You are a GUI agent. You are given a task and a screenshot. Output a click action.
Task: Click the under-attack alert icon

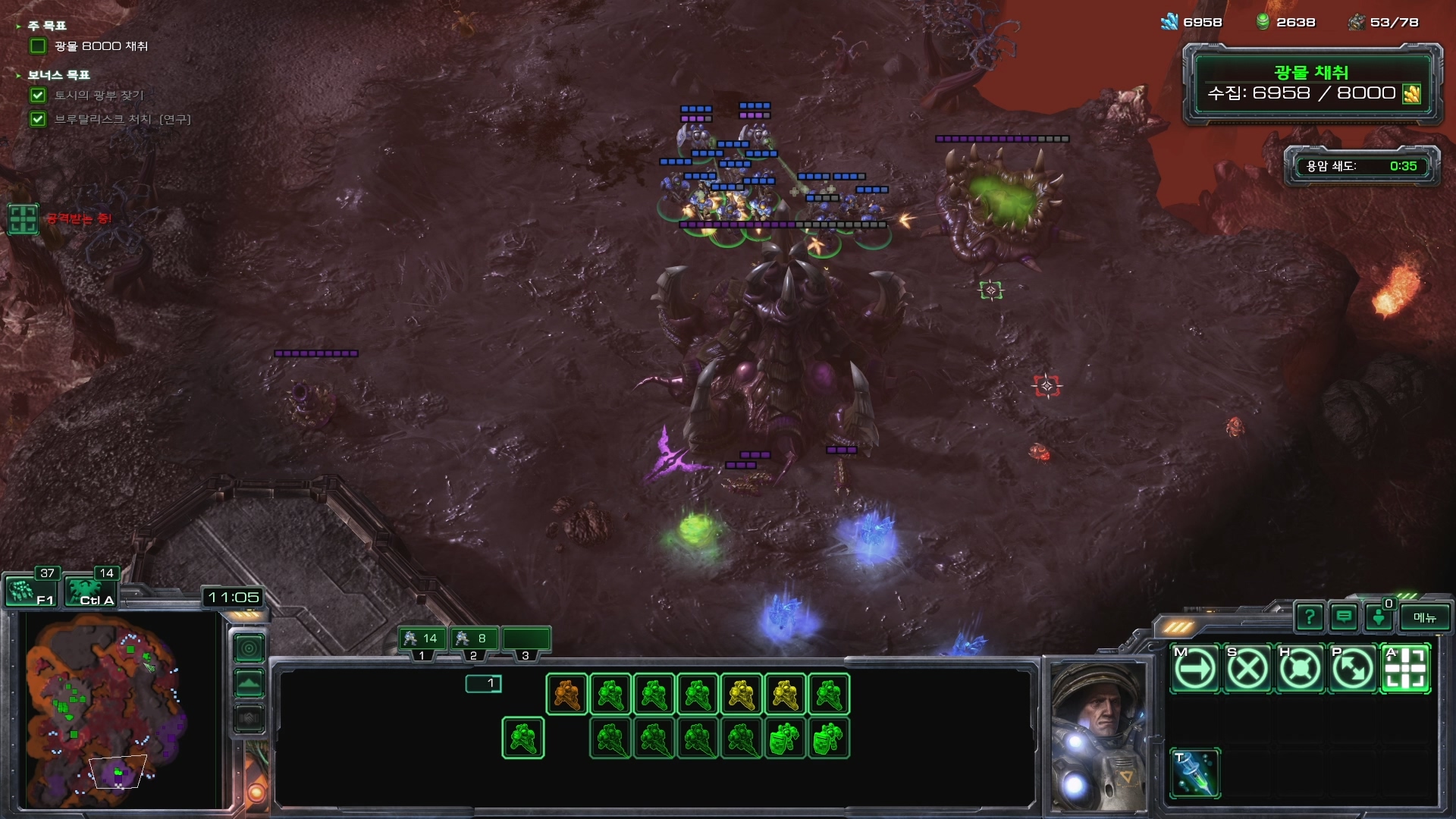(23, 219)
